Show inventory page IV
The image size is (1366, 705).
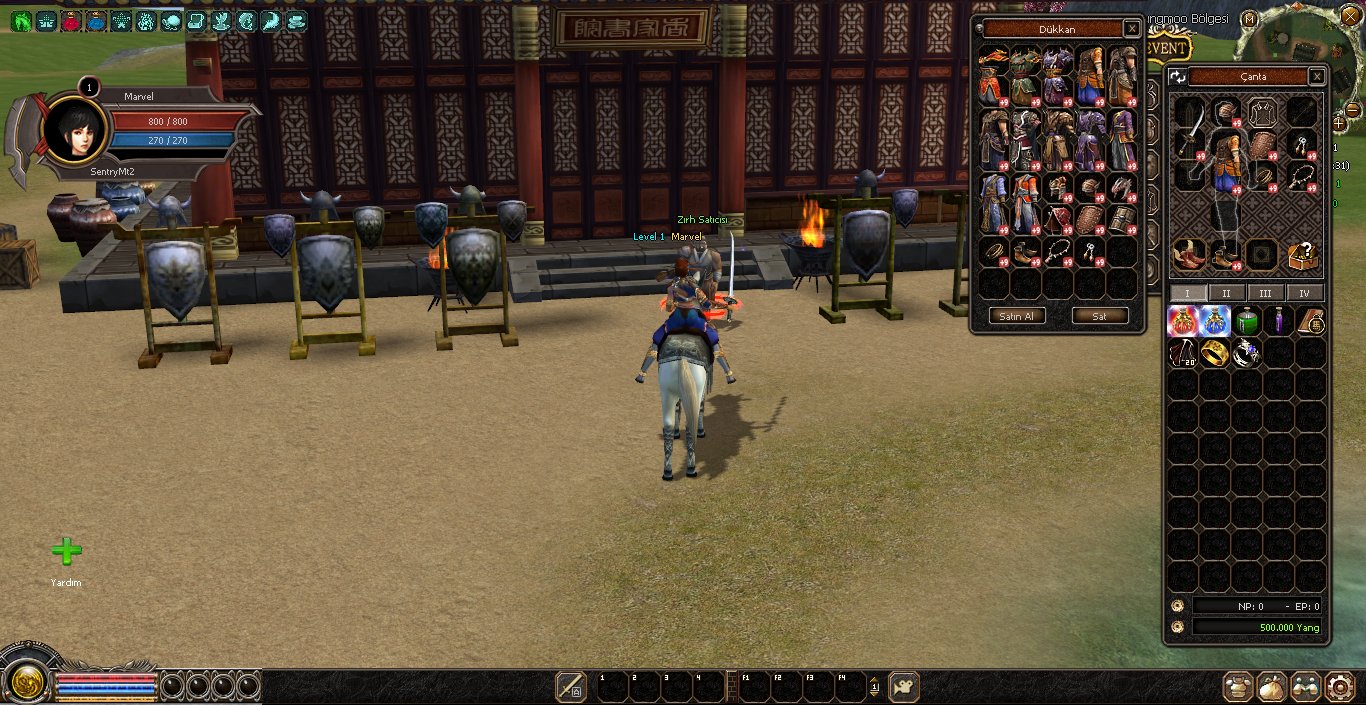click(x=1304, y=293)
